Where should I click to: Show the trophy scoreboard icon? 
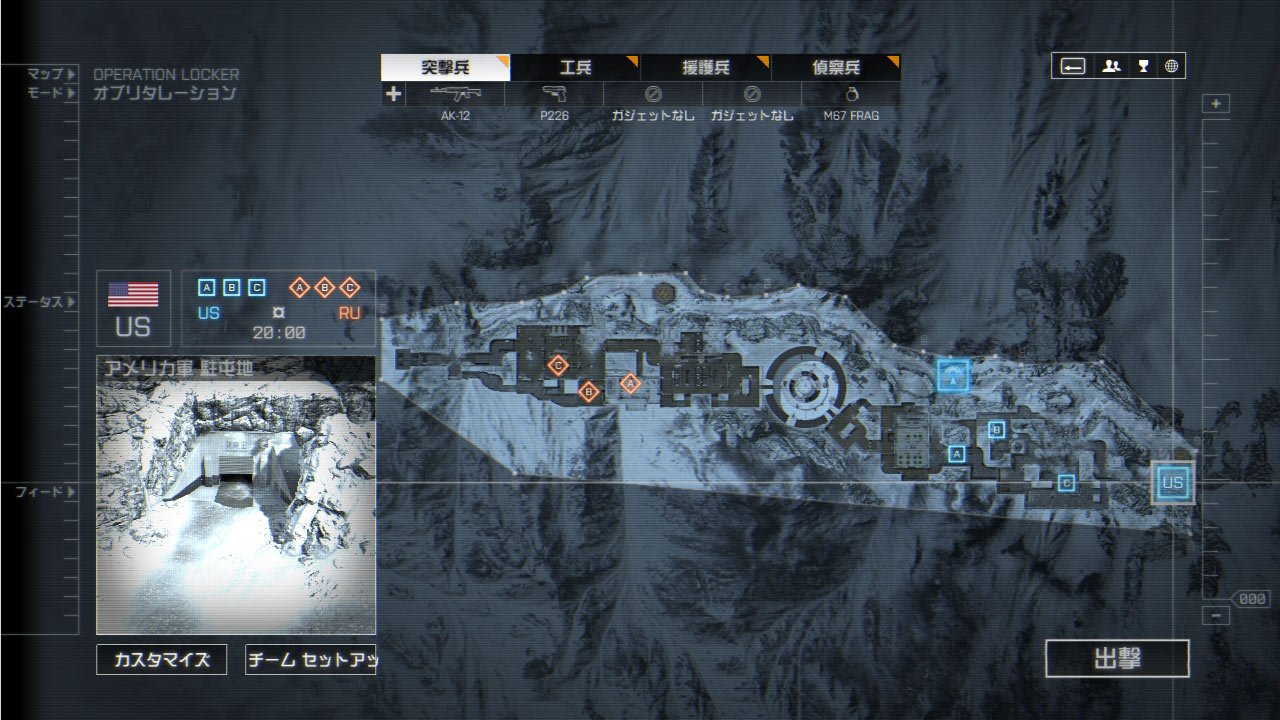click(x=1143, y=67)
